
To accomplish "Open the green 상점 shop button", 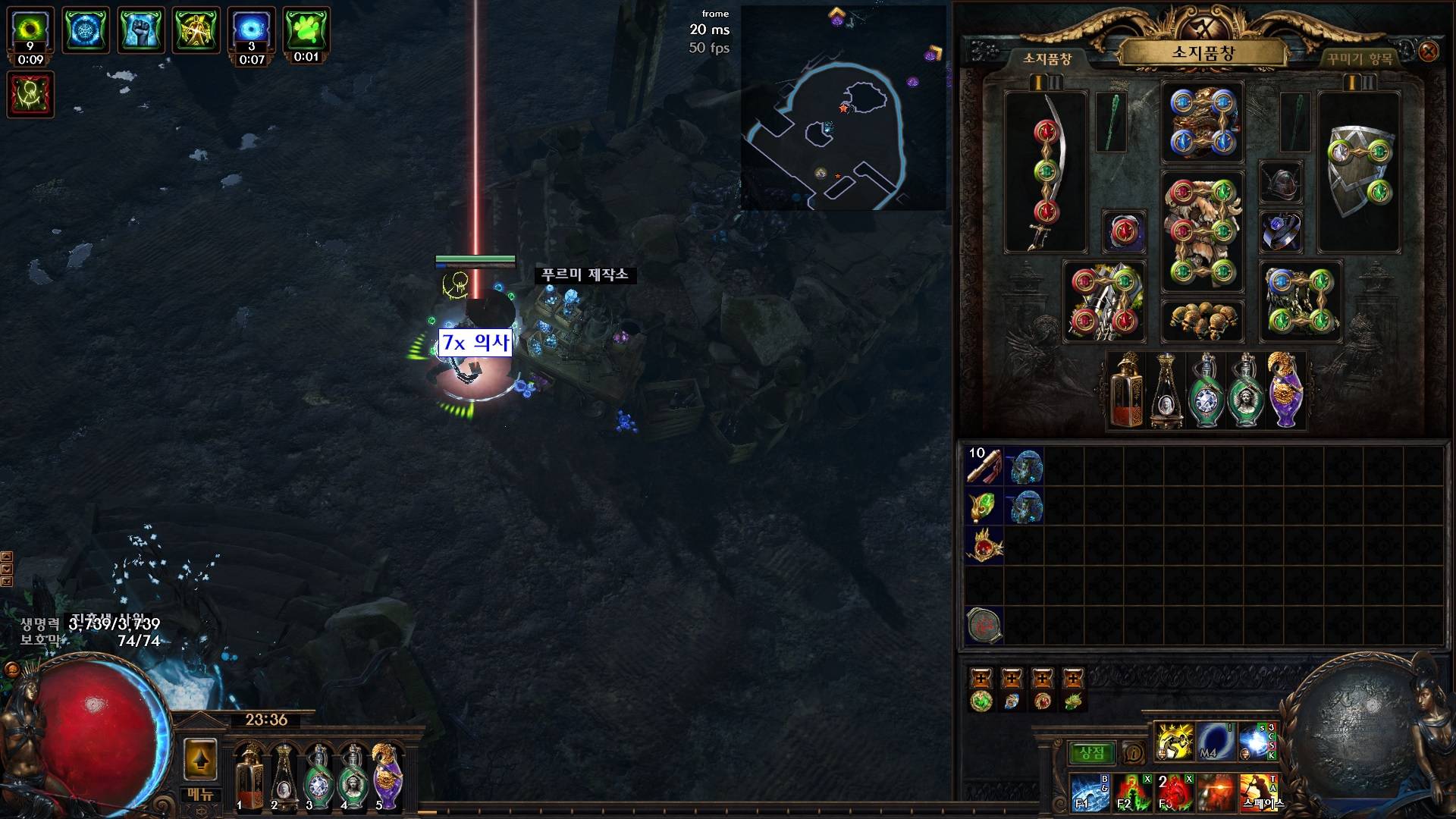I will (x=1091, y=753).
